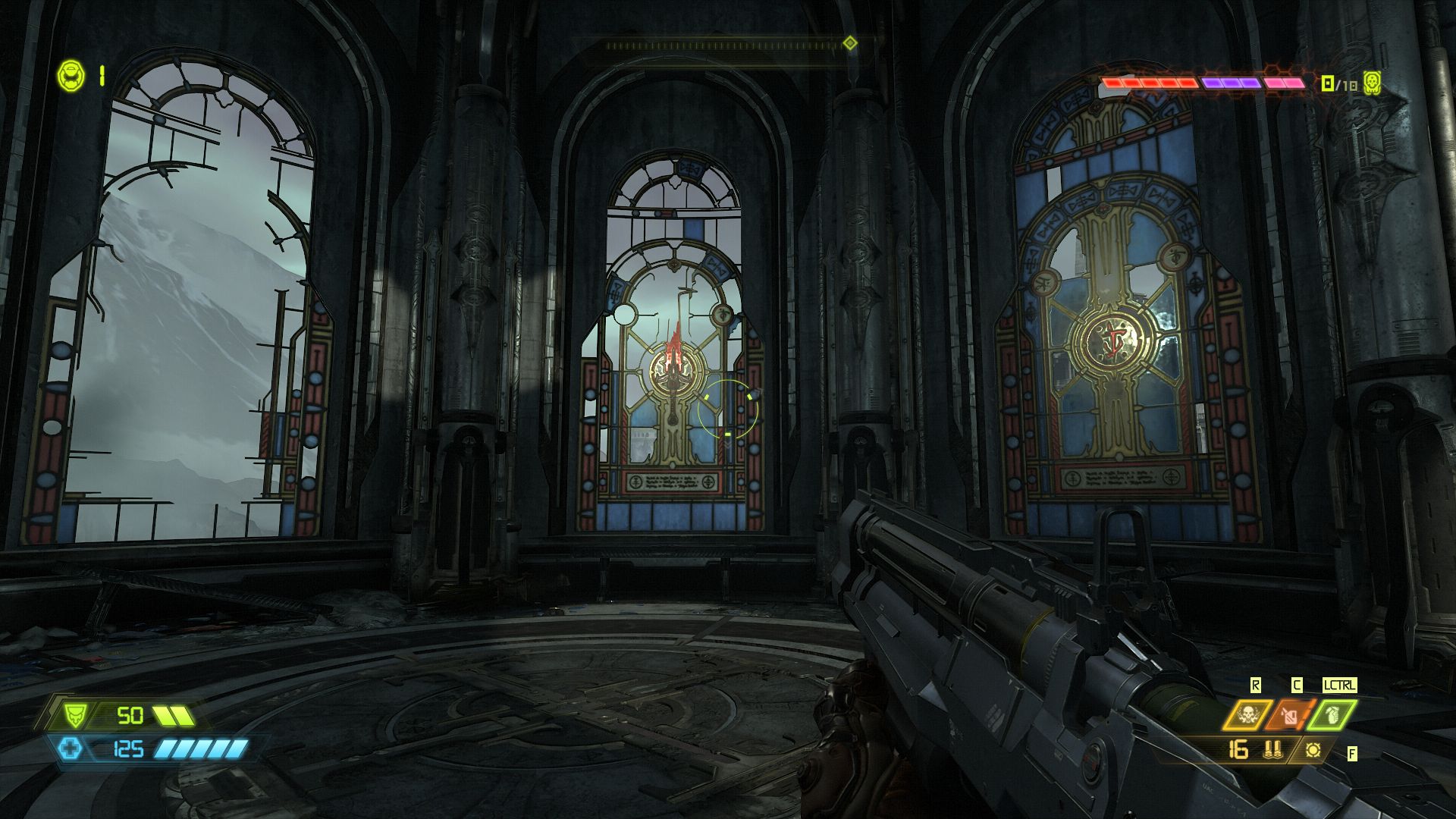The width and height of the screenshot is (1456, 819).
Task: Click the shotgun shells ammo icon
Action: pyautogui.click(x=1272, y=750)
